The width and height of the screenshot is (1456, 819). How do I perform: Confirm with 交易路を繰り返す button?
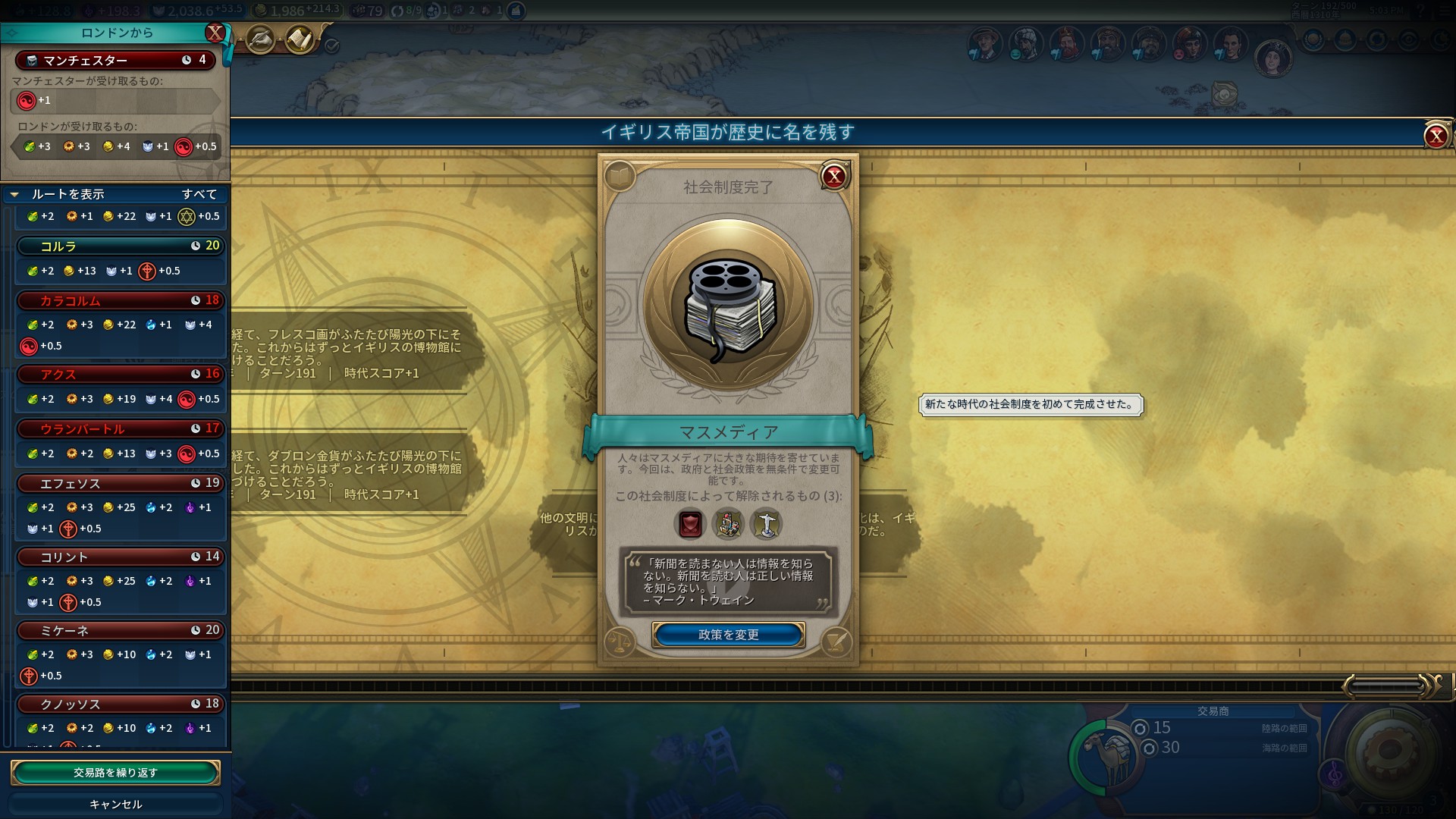(x=115, y=773)
